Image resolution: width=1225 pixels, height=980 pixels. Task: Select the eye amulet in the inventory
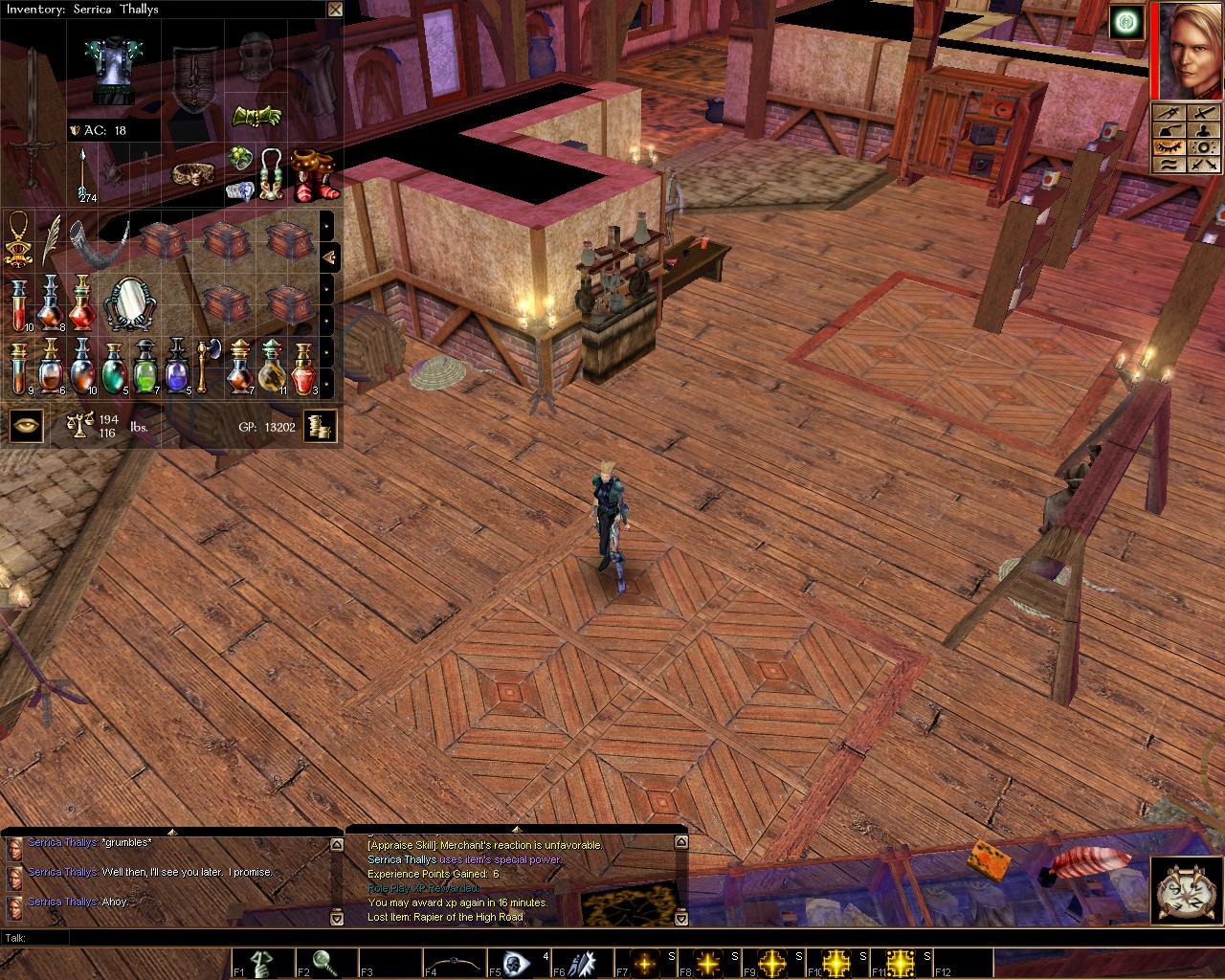tap(18, 238)
